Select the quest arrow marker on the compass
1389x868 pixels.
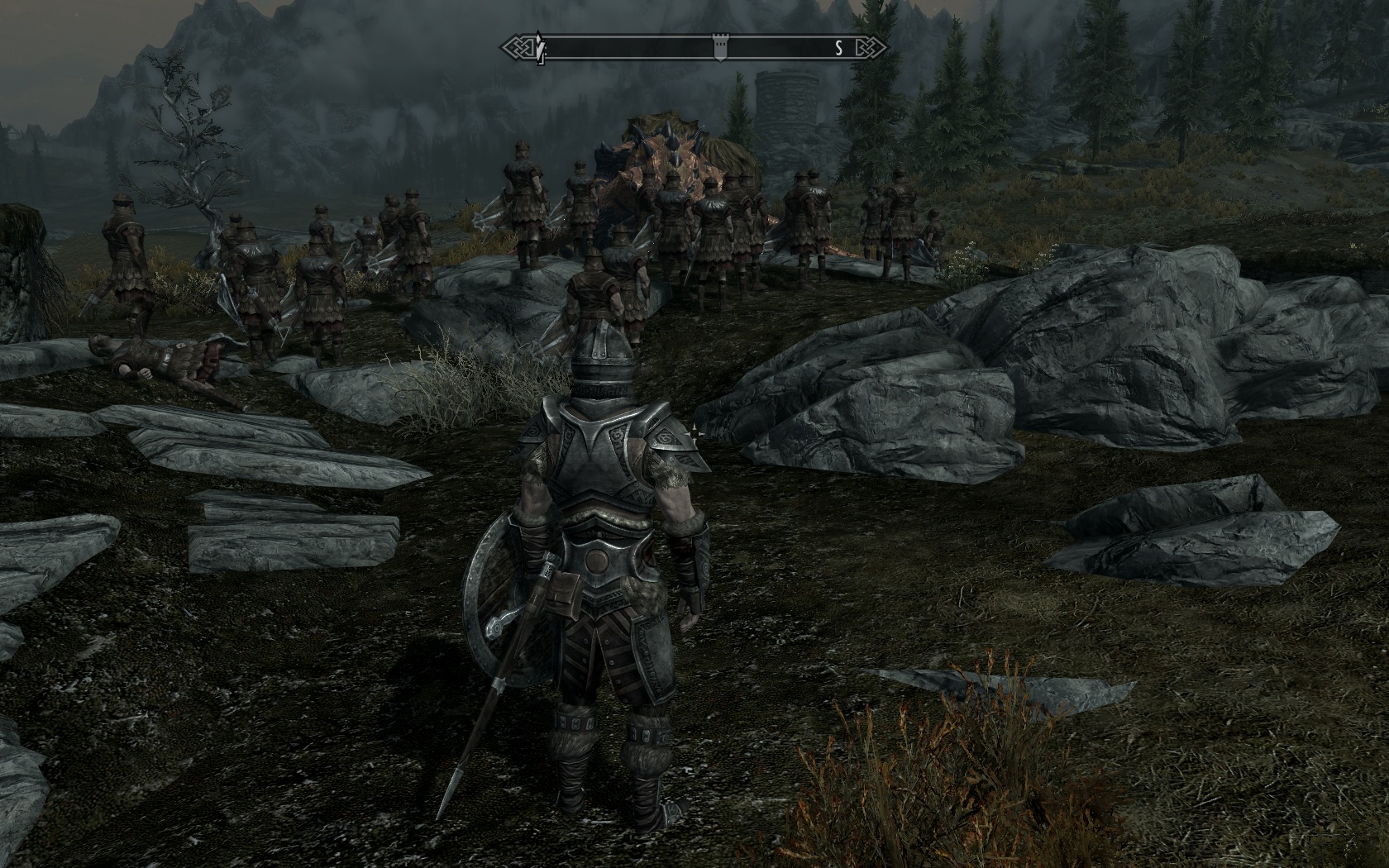[x=540, y=49]
